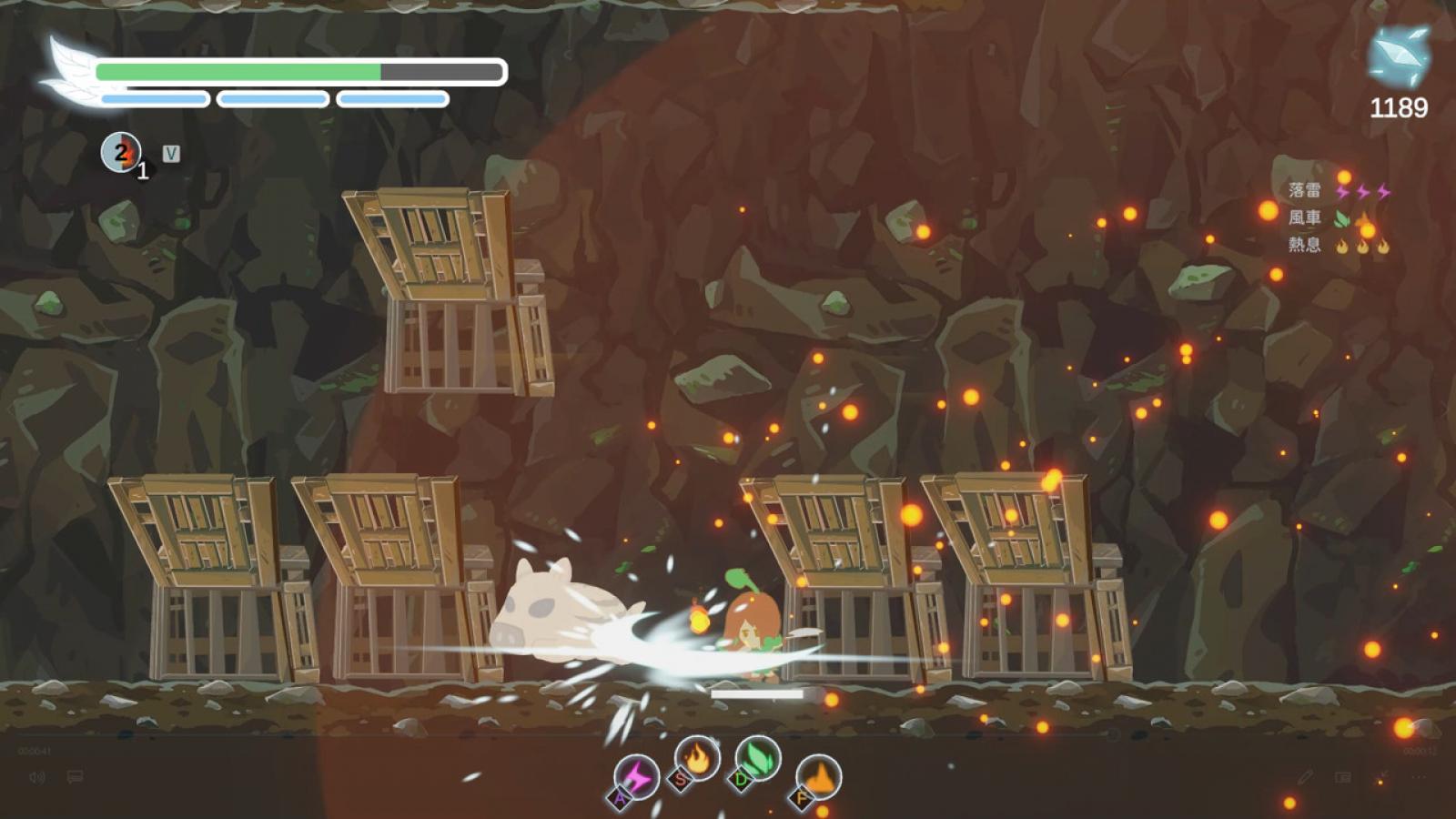The height and width of the screenshot is (819, 1456).
Task: Activate the pink lightning bolt ability
Action: click(x=636, y=778)
